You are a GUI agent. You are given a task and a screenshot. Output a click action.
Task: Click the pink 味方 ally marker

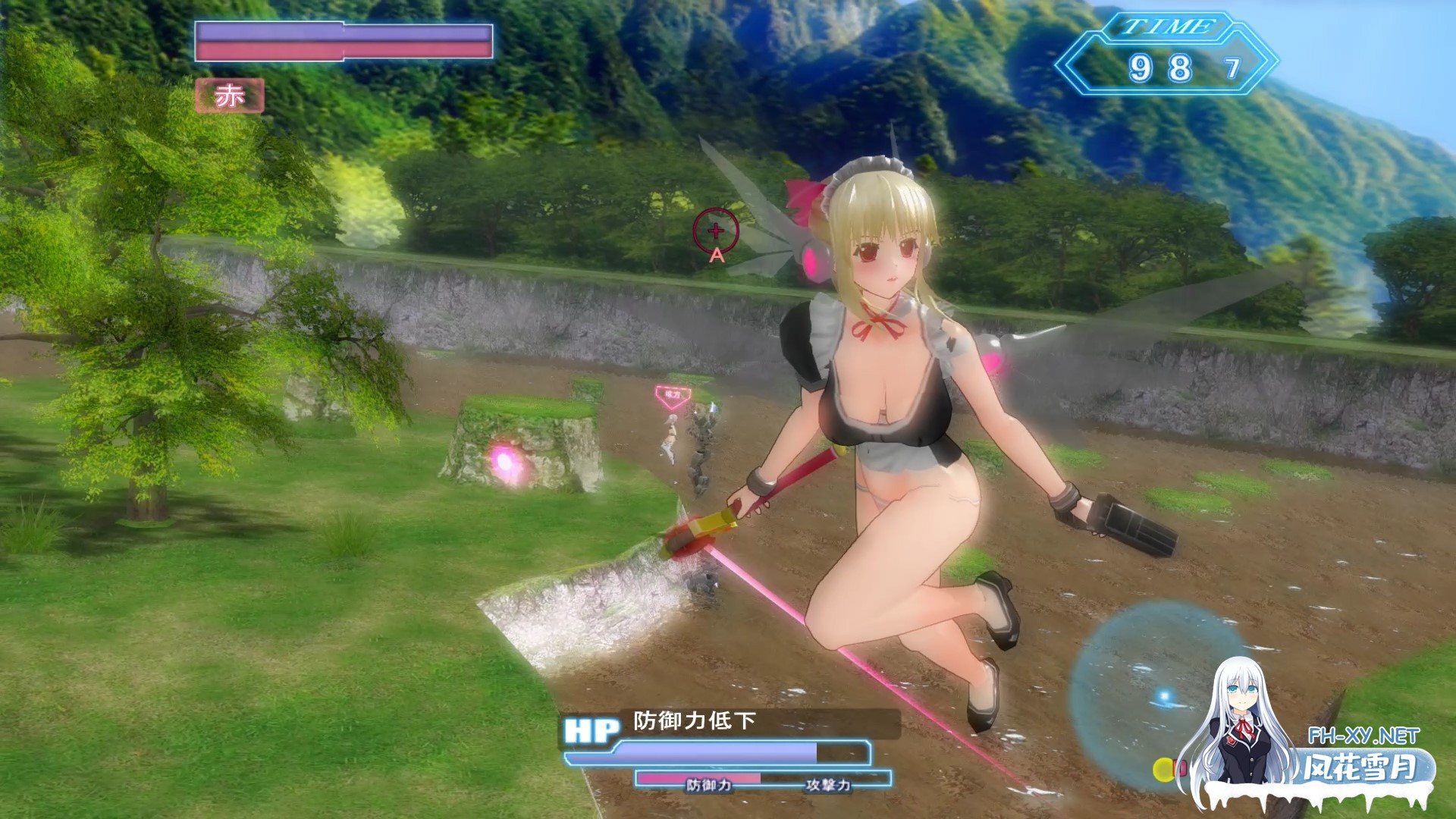click(x=672, y=394)
